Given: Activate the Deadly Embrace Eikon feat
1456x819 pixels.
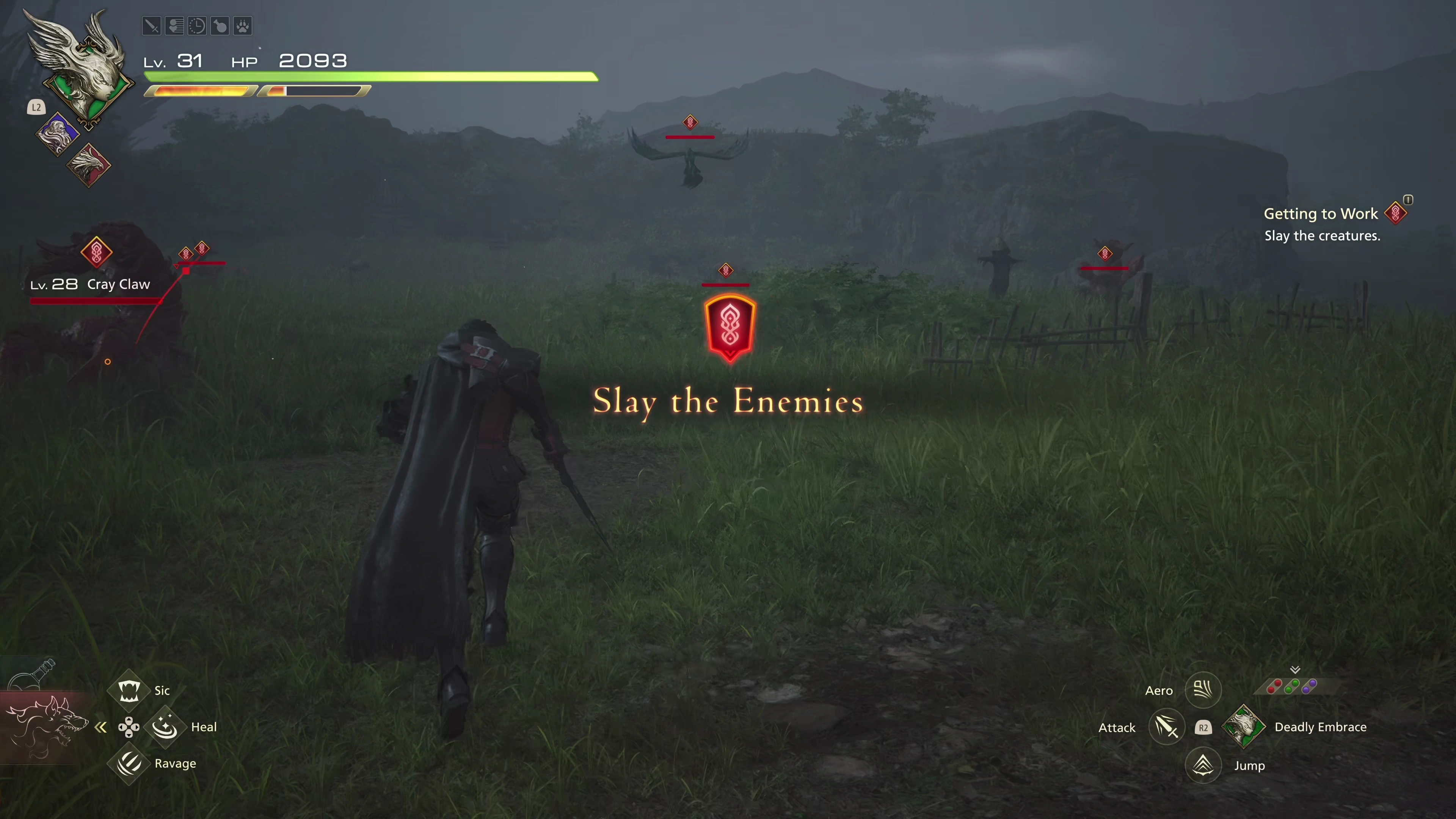Looking at the screenshot, I should [x=1244, y=727].
